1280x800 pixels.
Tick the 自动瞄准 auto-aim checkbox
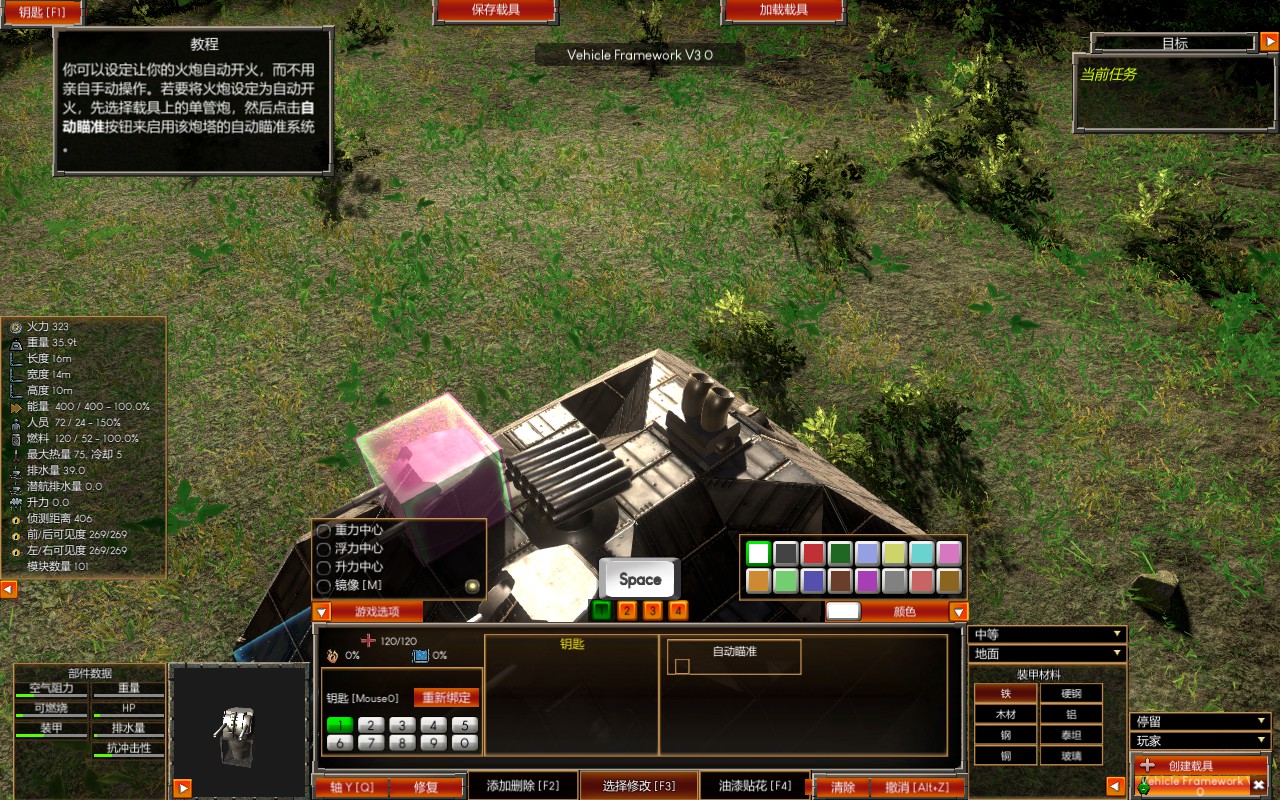point(683,666)
